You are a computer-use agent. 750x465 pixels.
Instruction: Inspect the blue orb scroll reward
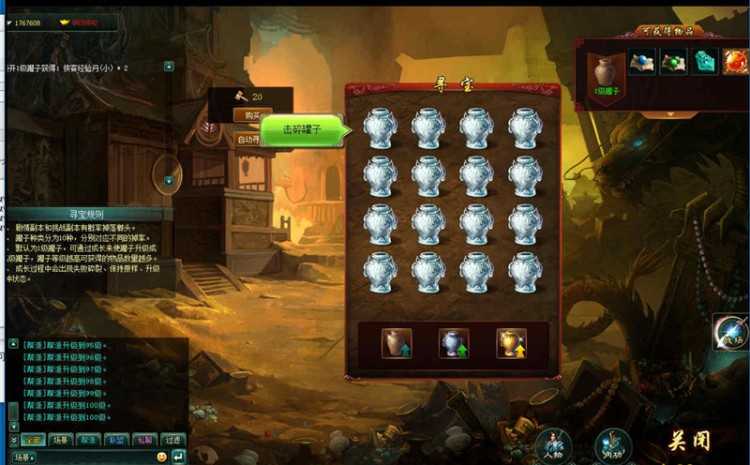[x=642, y=62]
